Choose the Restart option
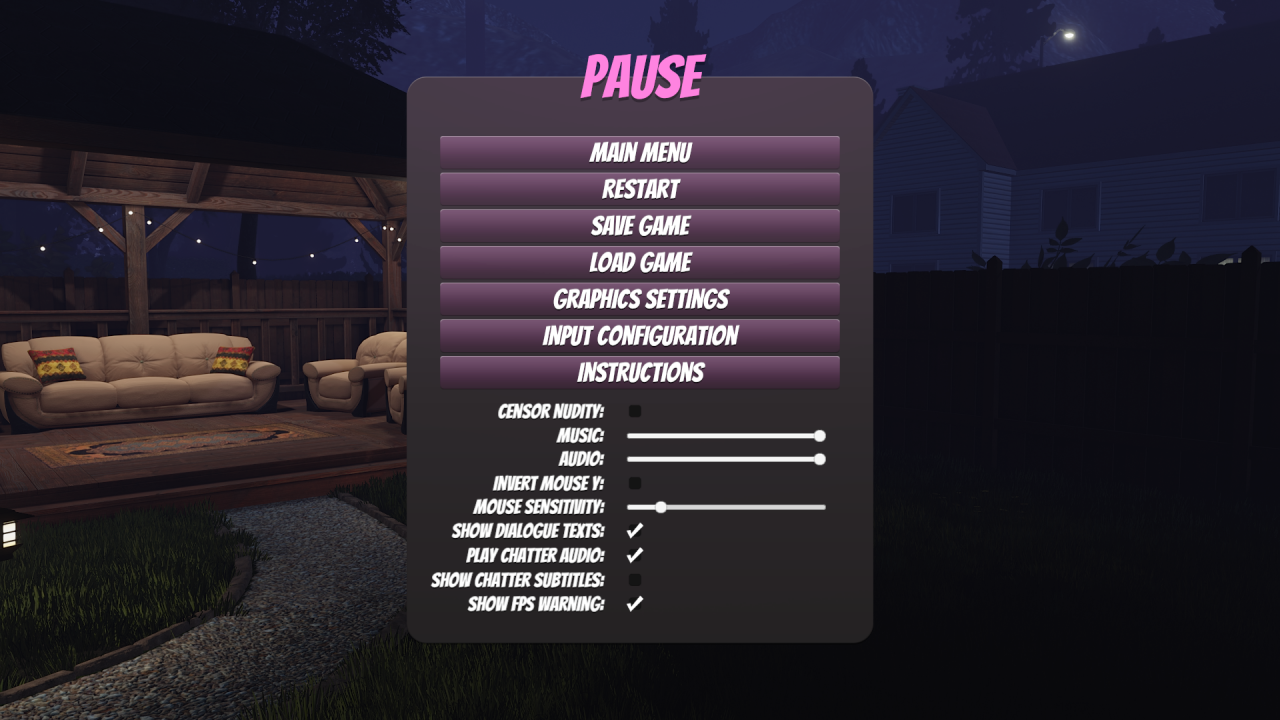 (640, 189)
